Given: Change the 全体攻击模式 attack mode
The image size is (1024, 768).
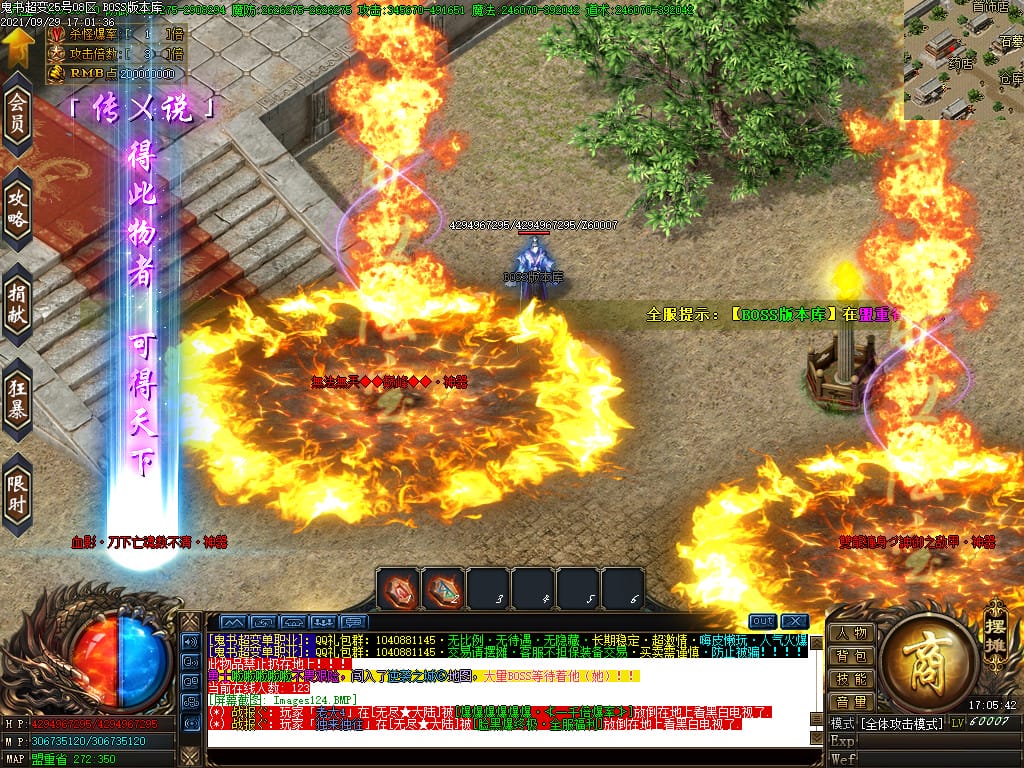Looking at the screenshot, I should tap(903, 723).
